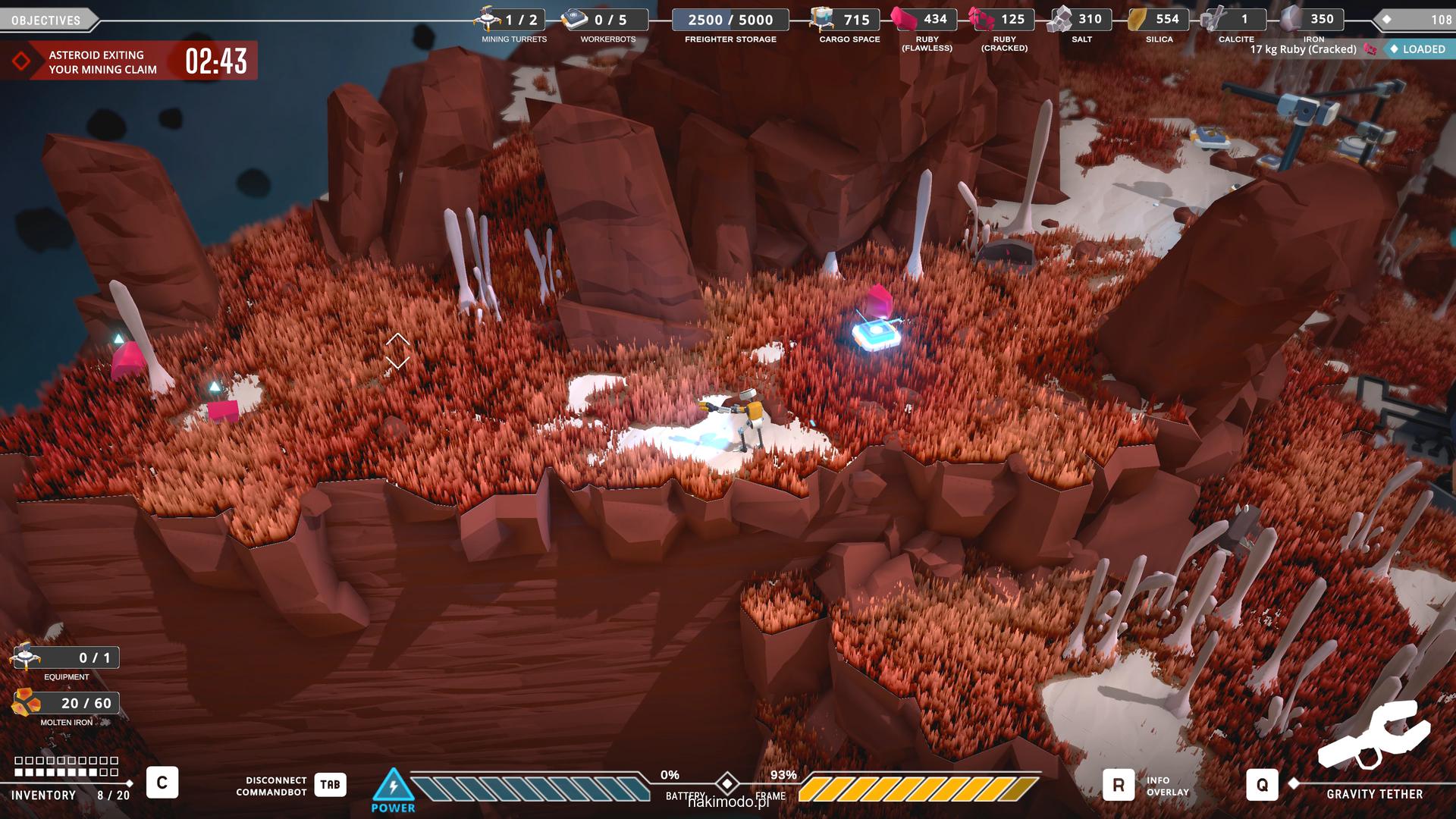
Task: Select the asteroid exiting mining claim objective
Action: click(102, 61)
